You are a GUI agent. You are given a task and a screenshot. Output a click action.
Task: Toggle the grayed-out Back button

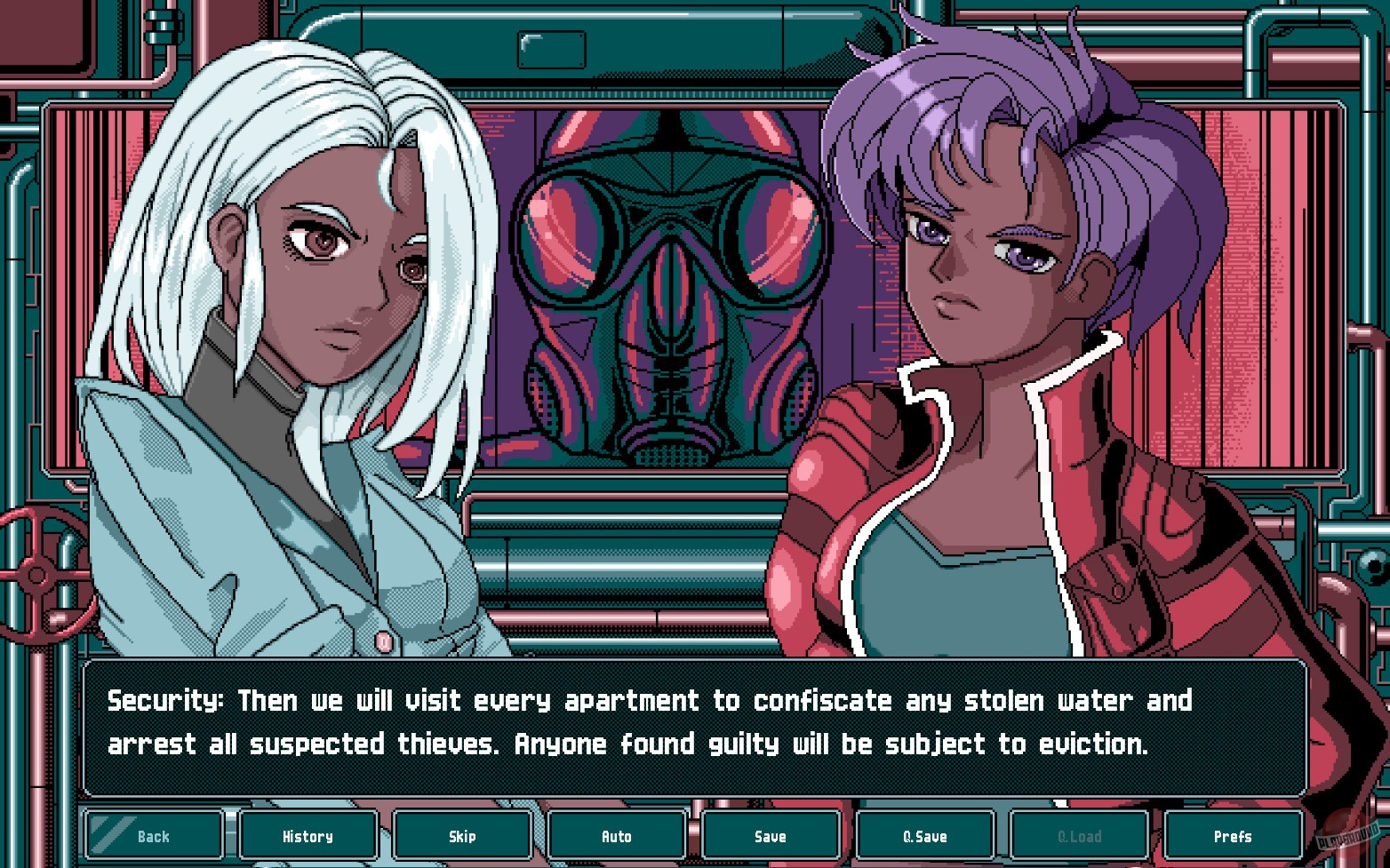click(153, 835)
